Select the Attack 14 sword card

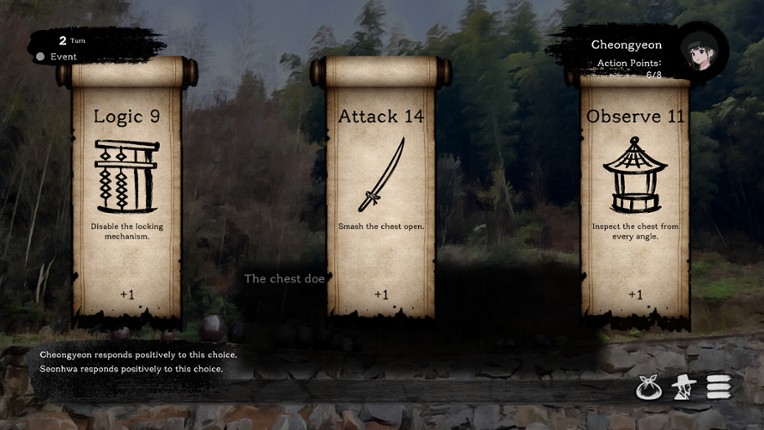(x=381, y=190)
